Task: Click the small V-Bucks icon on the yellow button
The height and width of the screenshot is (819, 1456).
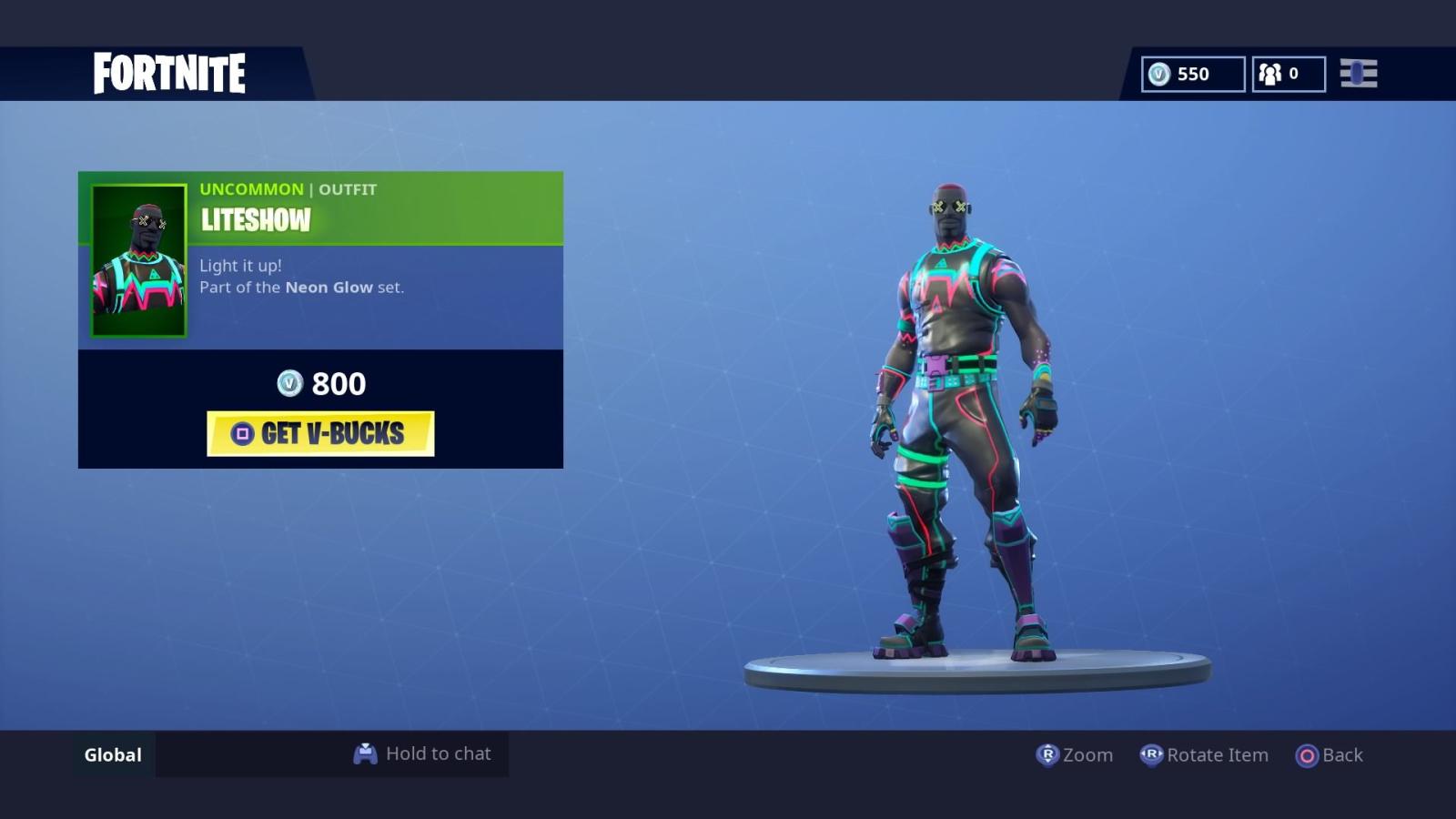Action: point(241,435)
